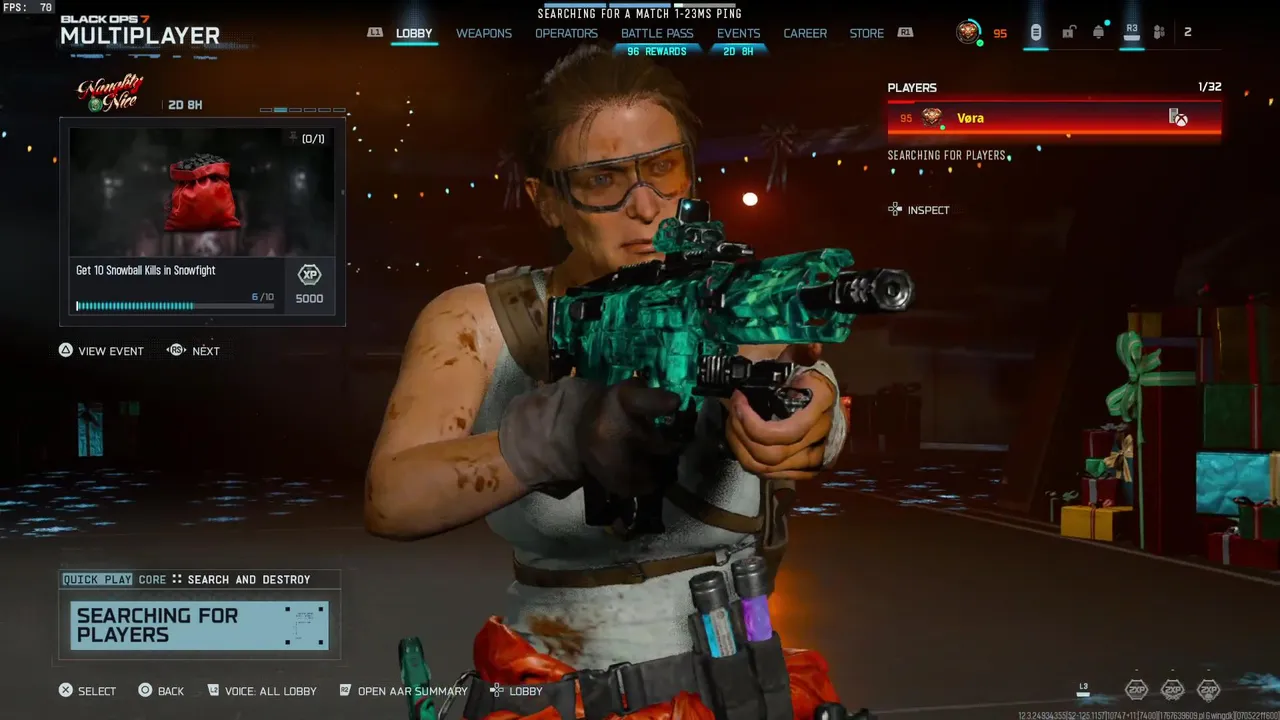Click the Searching For Players matchmaking tile
This screenshot has width=1280, height=720.
200,625
